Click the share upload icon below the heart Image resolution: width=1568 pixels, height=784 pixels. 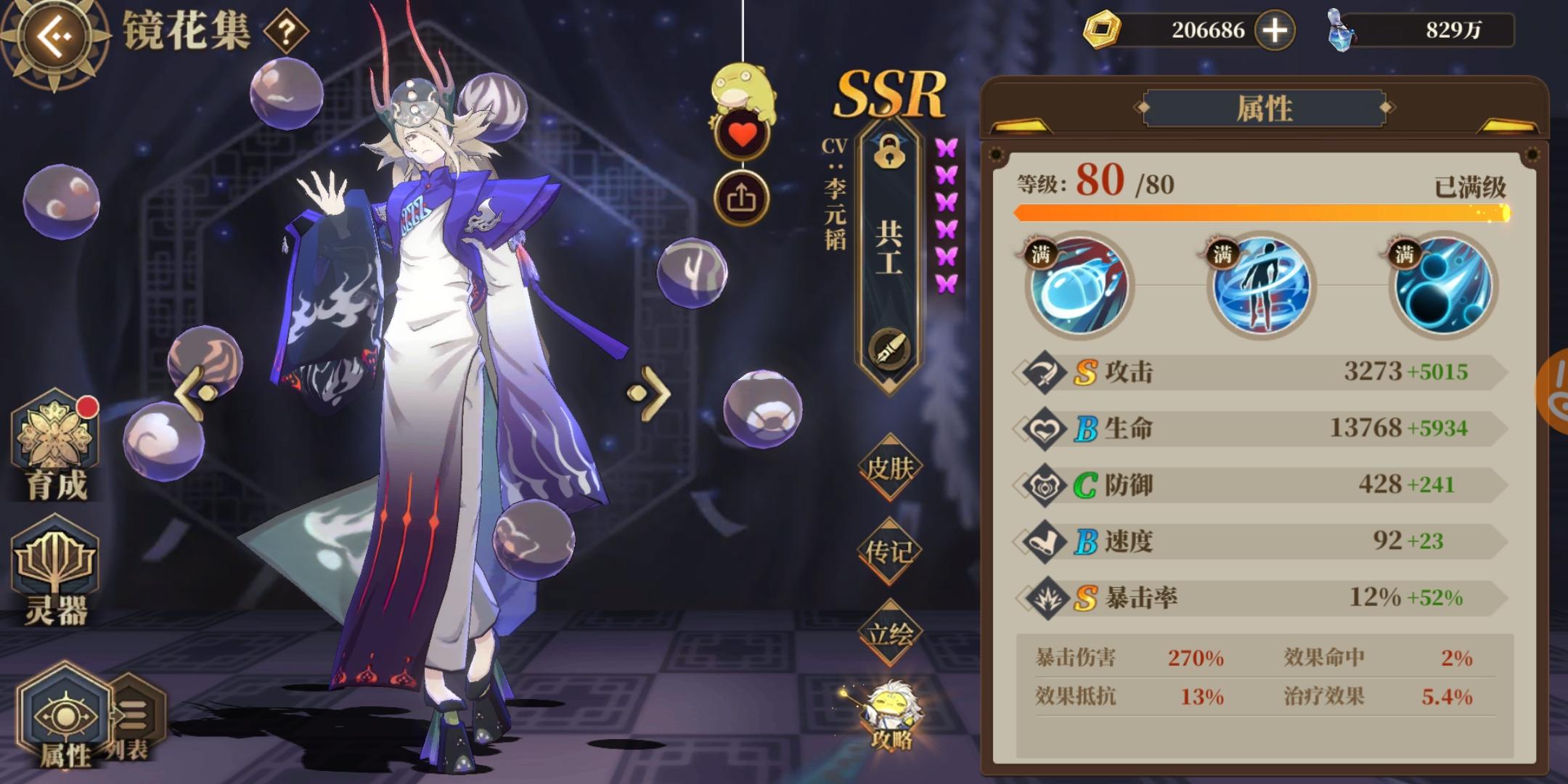point(742,197)
